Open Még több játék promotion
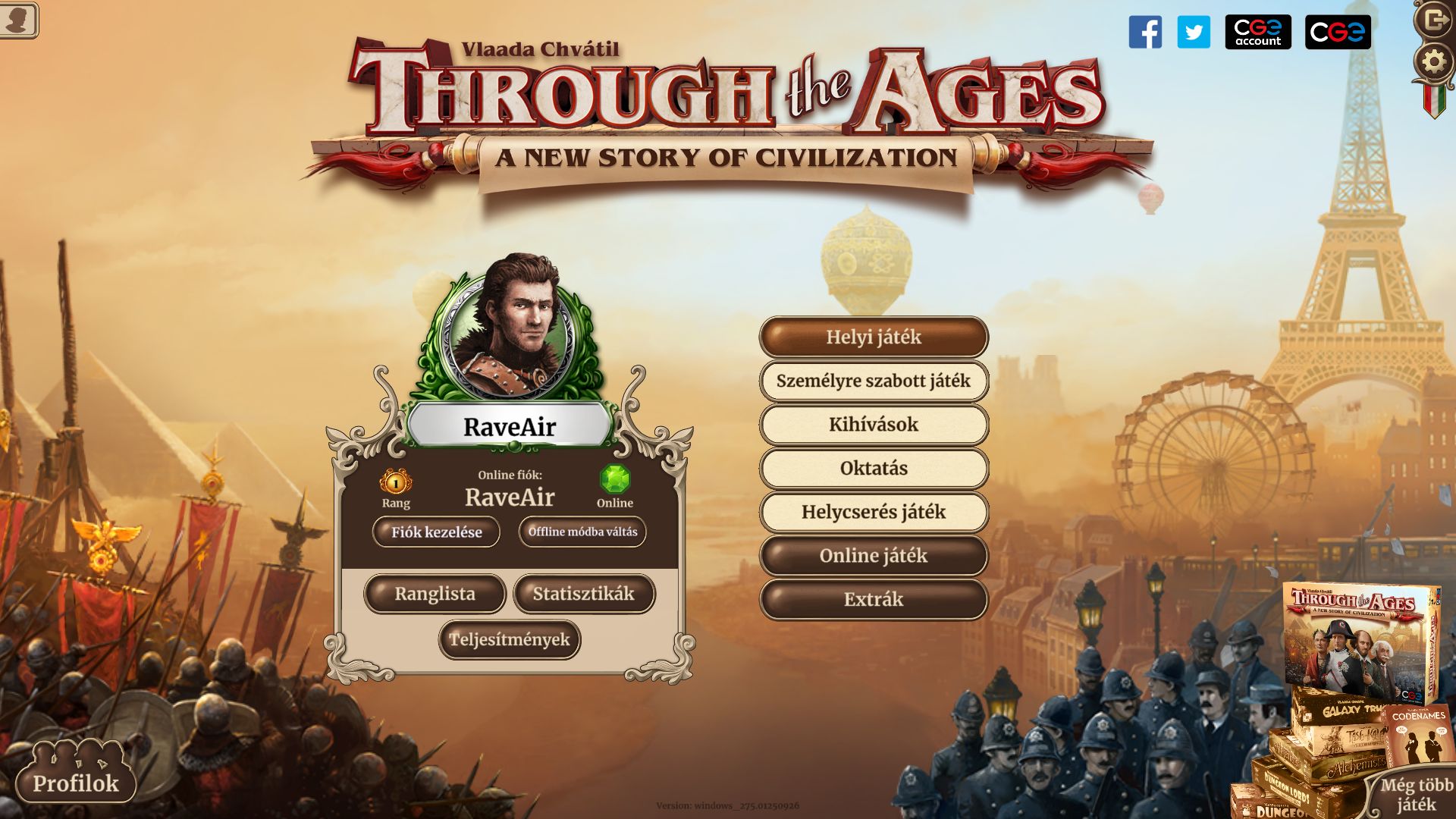Screen dimensions: 1456x819 pos(1415,793)
